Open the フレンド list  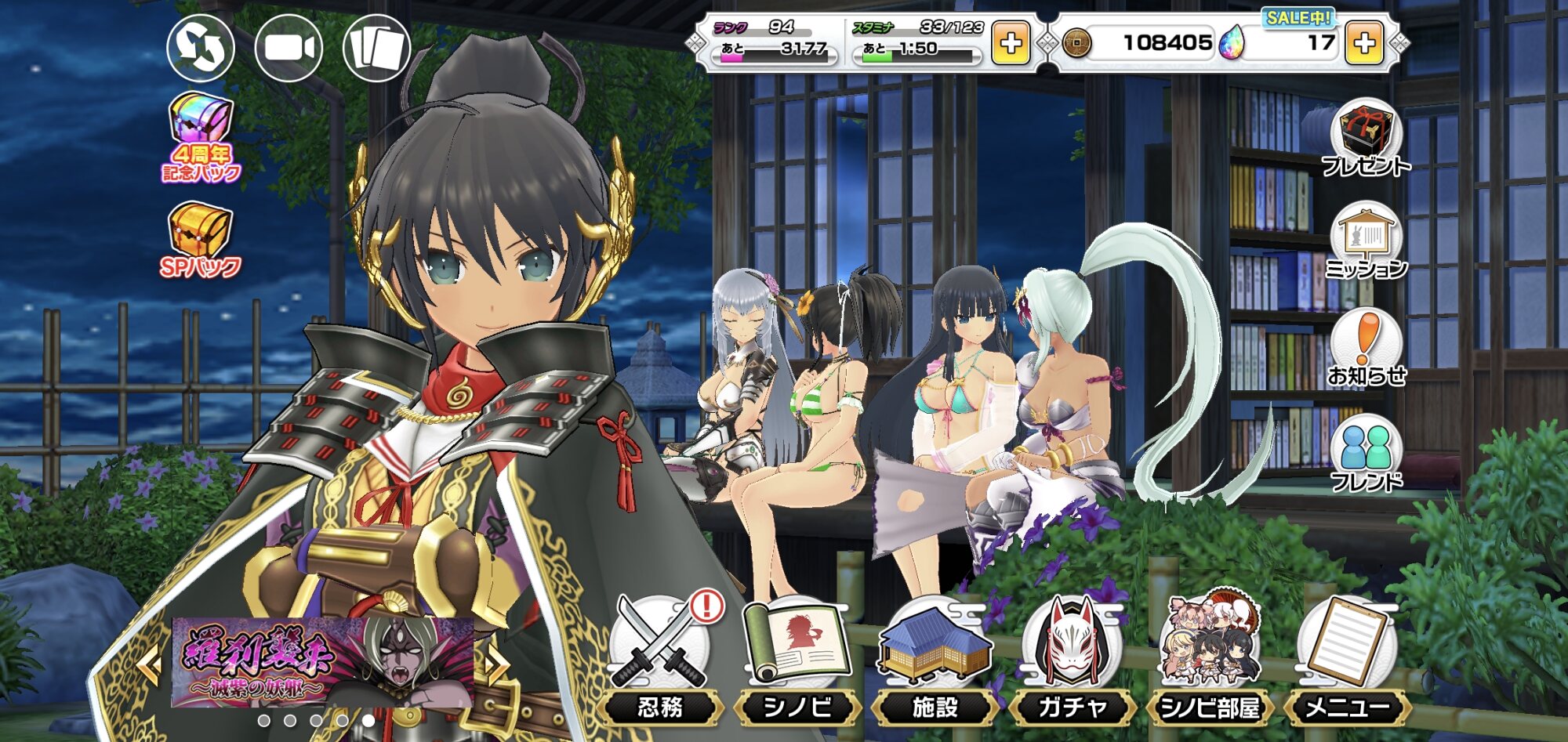[1366, 454]
